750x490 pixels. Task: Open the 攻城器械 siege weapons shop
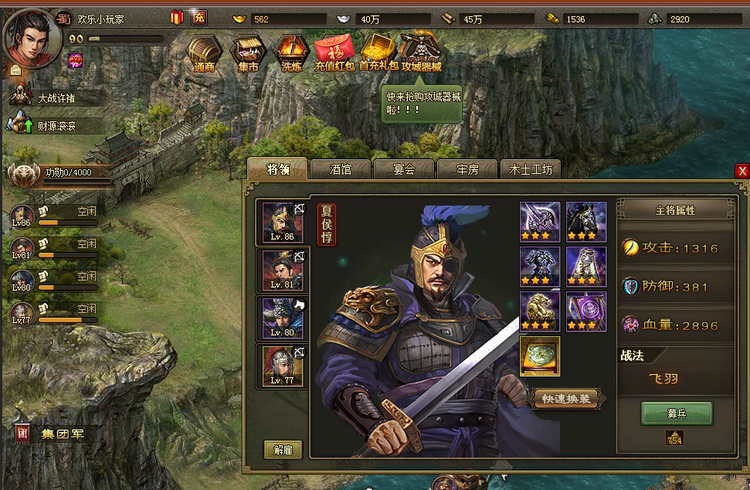pos(420,52)
